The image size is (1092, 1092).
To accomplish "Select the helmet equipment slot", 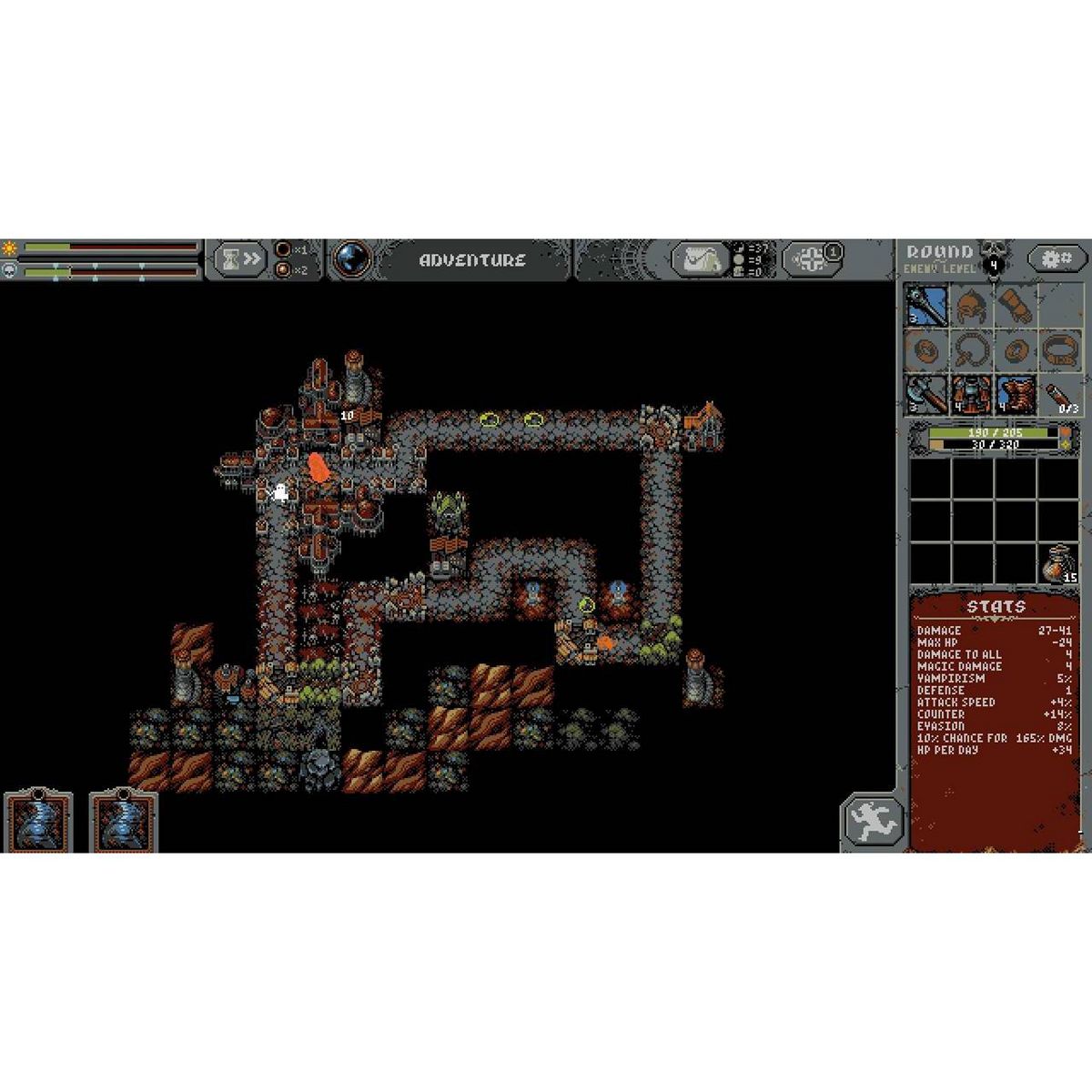I will [972, 305].
